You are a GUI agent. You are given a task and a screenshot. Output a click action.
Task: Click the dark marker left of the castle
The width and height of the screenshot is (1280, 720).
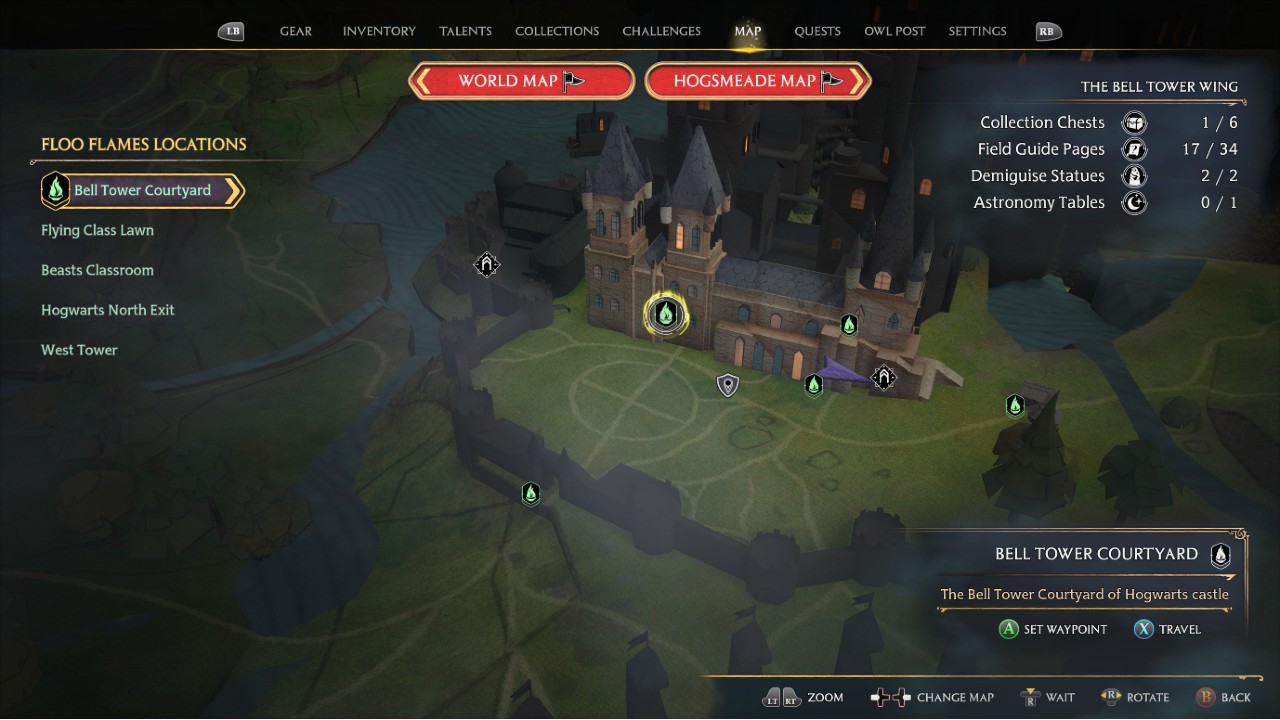click(x=487, y=264)
